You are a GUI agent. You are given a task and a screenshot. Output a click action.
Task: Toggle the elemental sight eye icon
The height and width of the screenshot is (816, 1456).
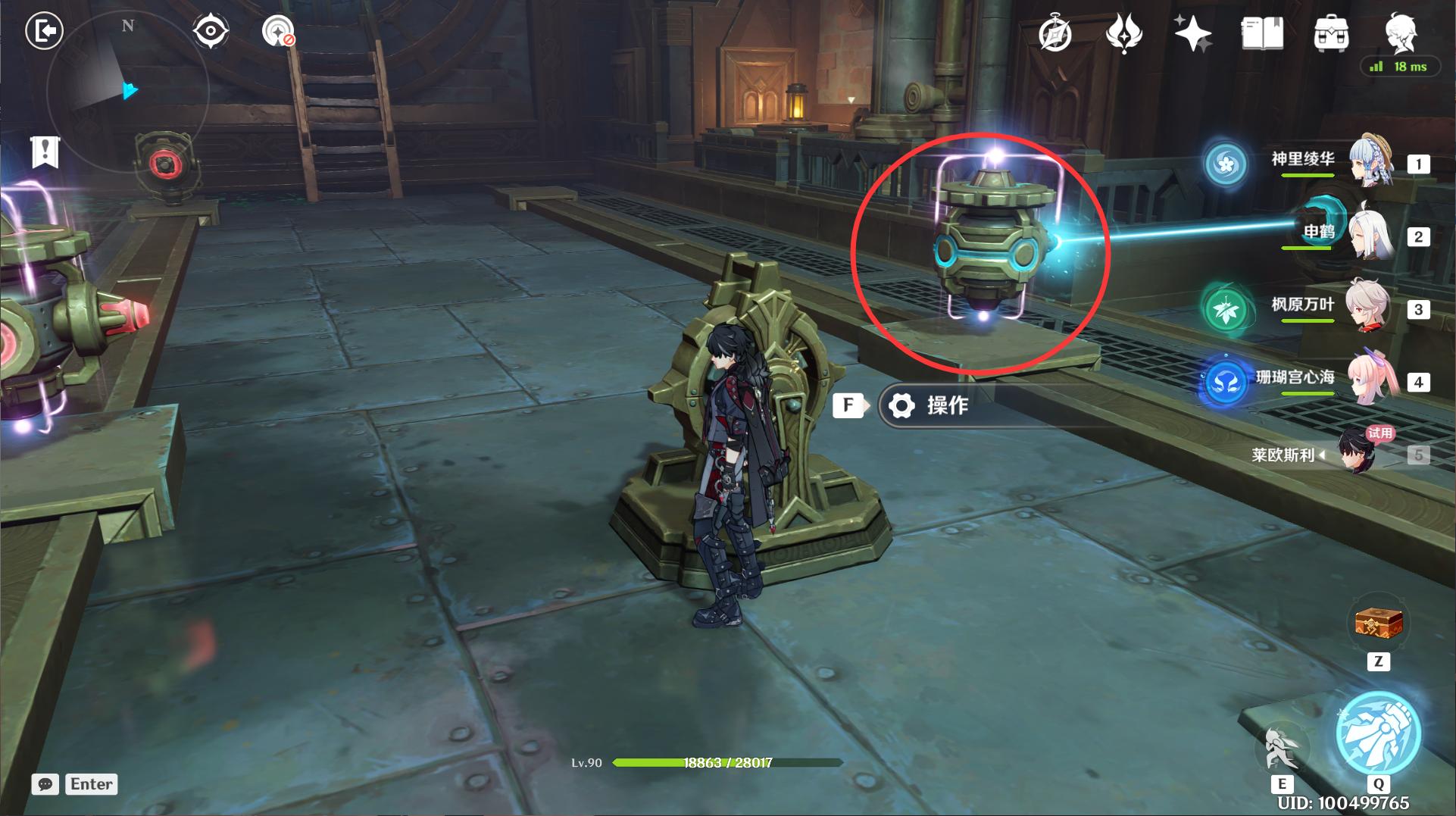210,32
